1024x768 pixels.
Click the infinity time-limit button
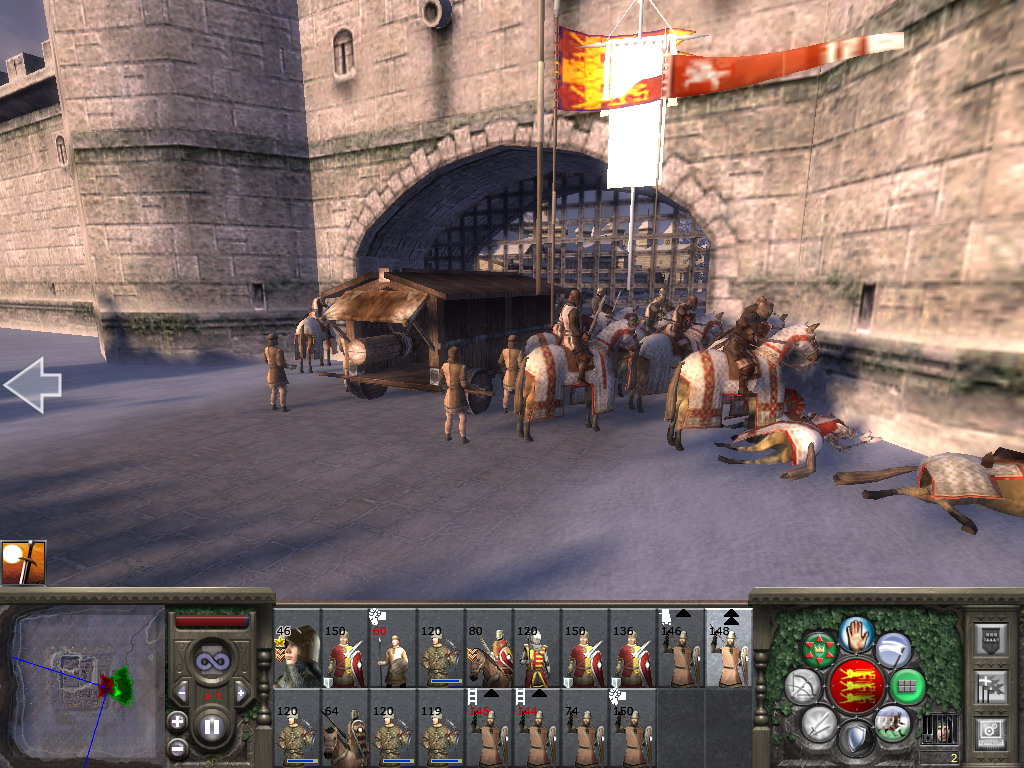pyautogui.click(x=211, y=661)
